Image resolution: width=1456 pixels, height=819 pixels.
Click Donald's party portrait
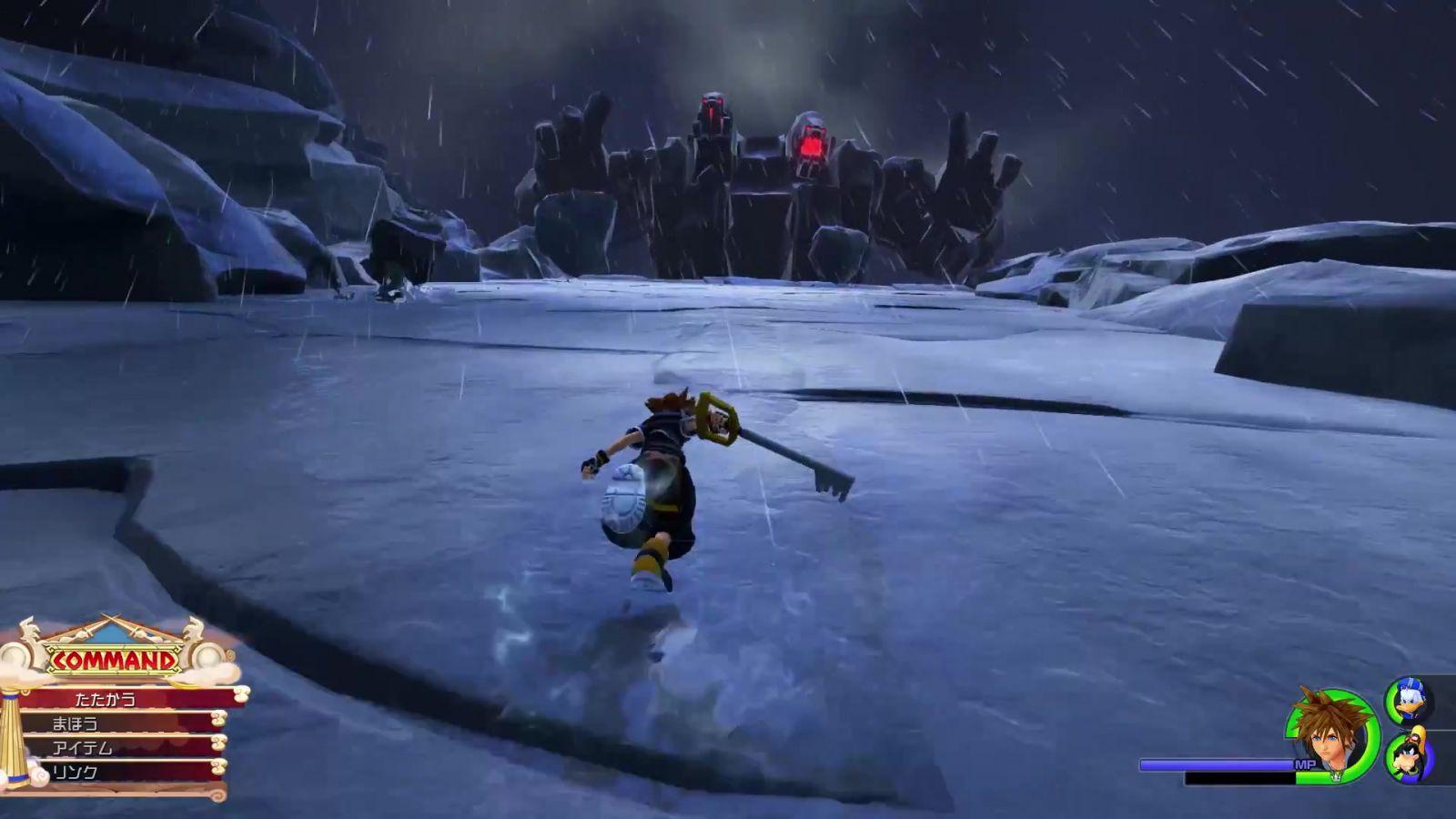[x=1409, y=700]
